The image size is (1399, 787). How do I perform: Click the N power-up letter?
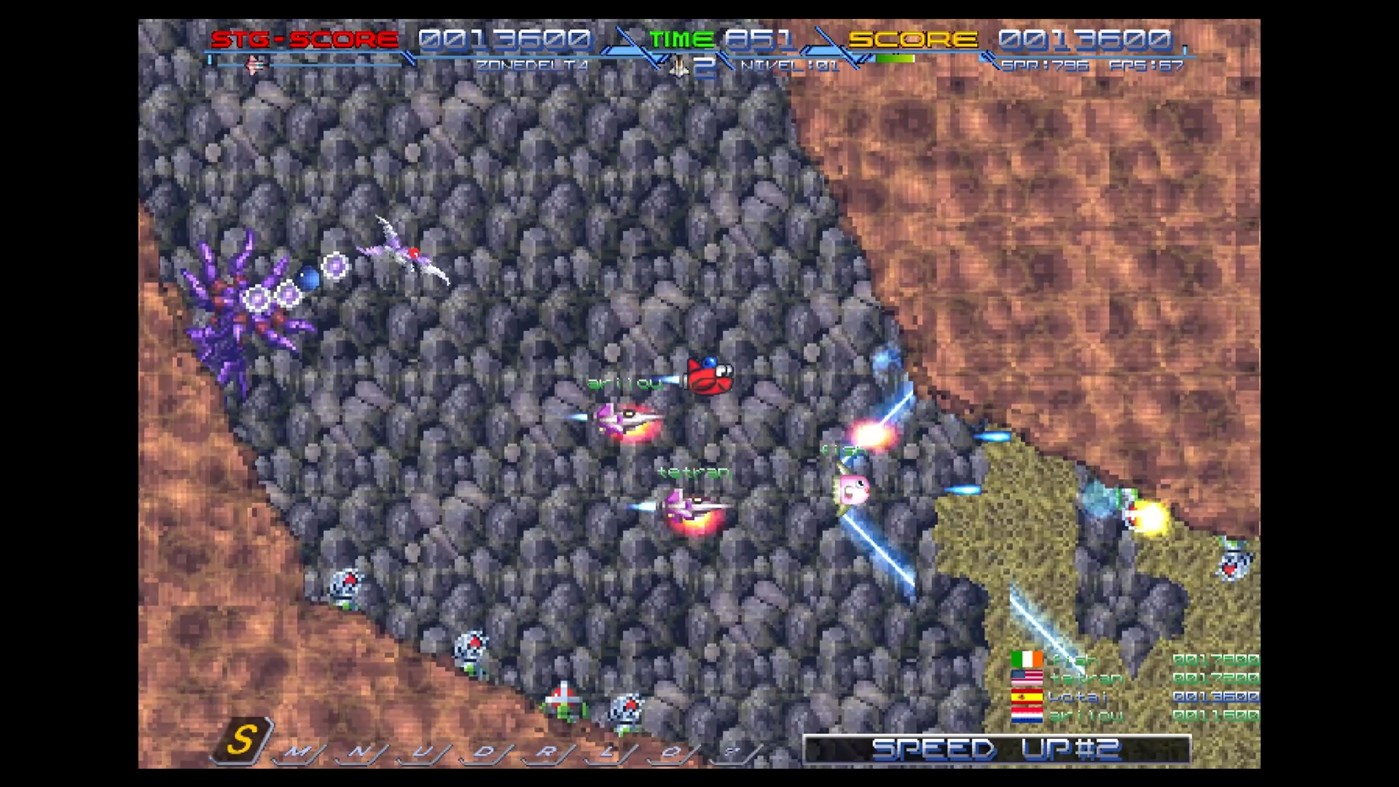pos(358,749)
